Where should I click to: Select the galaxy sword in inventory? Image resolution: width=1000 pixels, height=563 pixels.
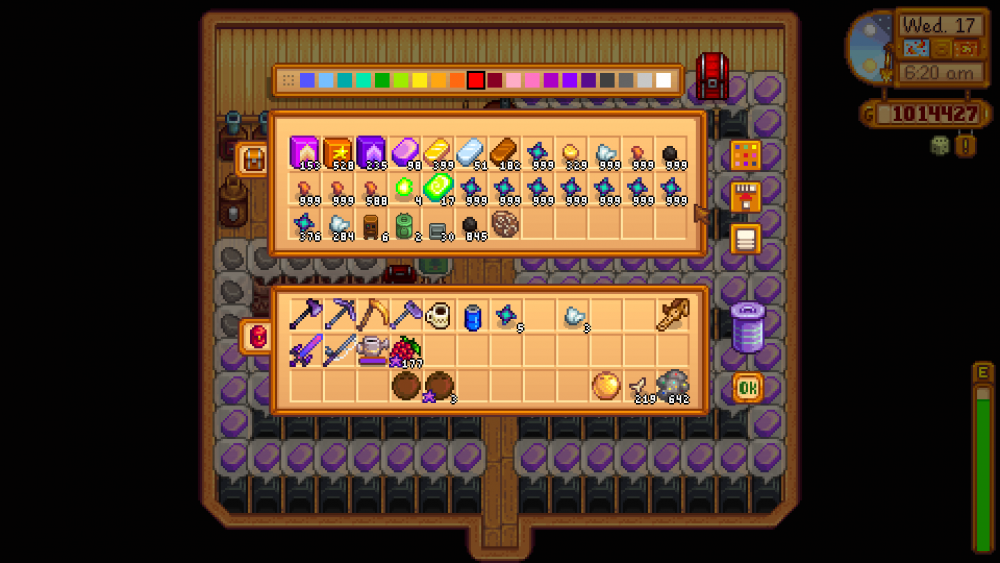[305, 350]
